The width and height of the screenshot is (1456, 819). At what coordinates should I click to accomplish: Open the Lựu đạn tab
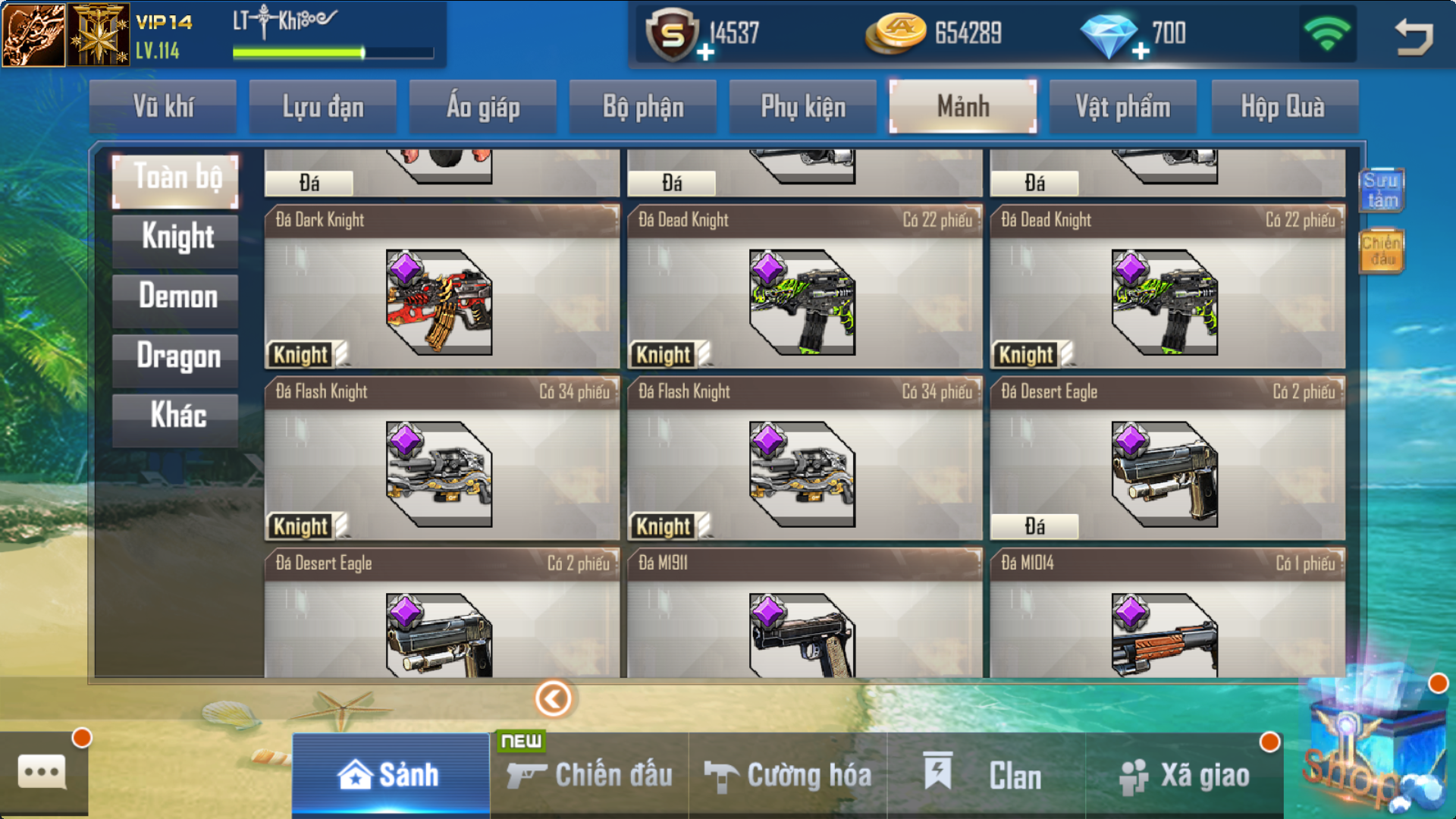click(323, 107)
